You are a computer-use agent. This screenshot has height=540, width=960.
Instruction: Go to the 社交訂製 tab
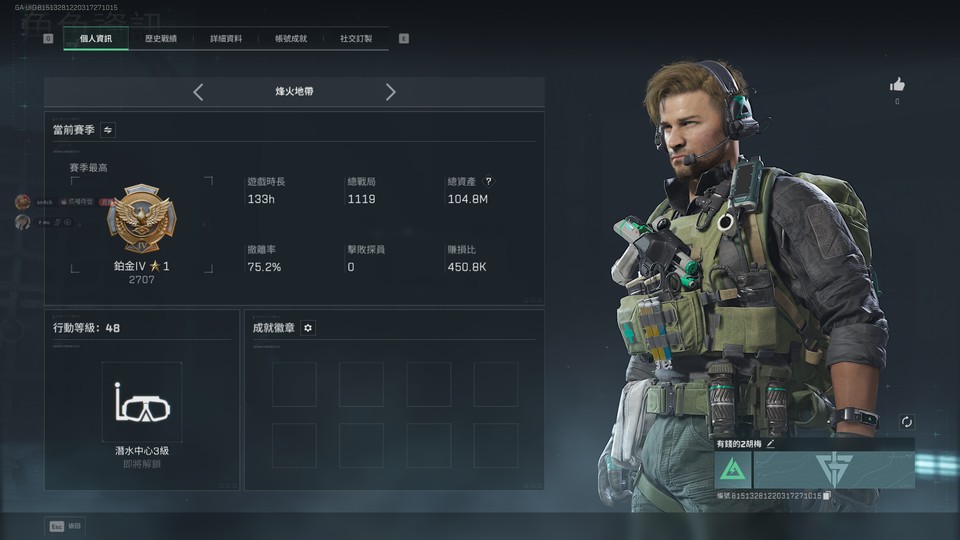click(x=356, y=39)
